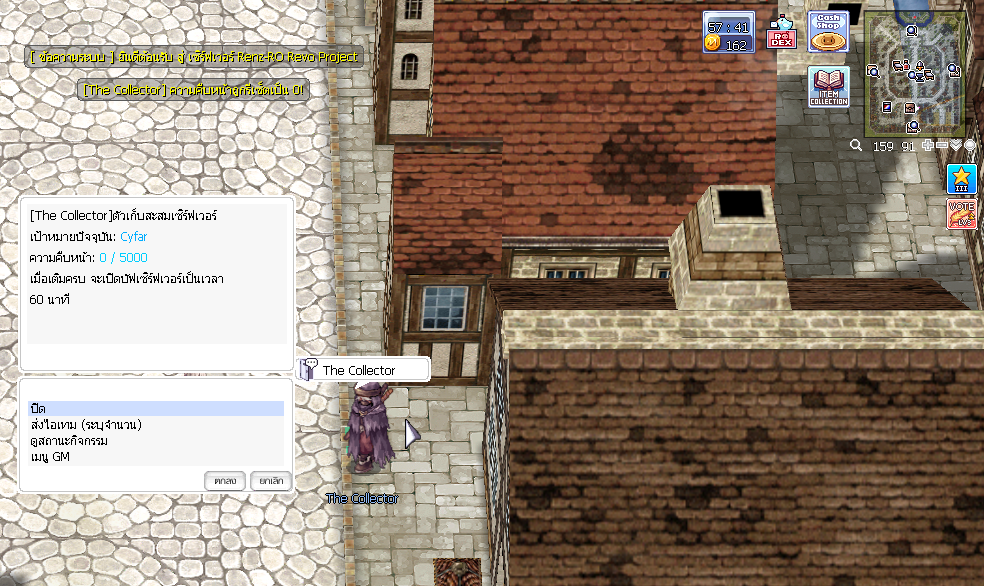The height and width of the screenshot is (586, 984).
Task: Open the Cash Shop
Action: 828,32
